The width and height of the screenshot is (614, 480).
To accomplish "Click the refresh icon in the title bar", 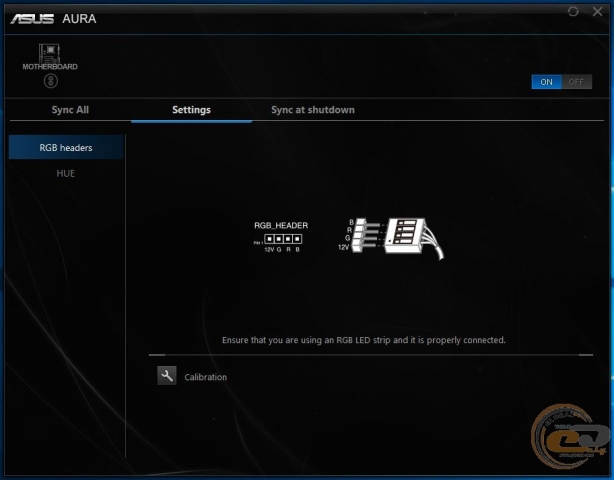I will click(573, 11).
